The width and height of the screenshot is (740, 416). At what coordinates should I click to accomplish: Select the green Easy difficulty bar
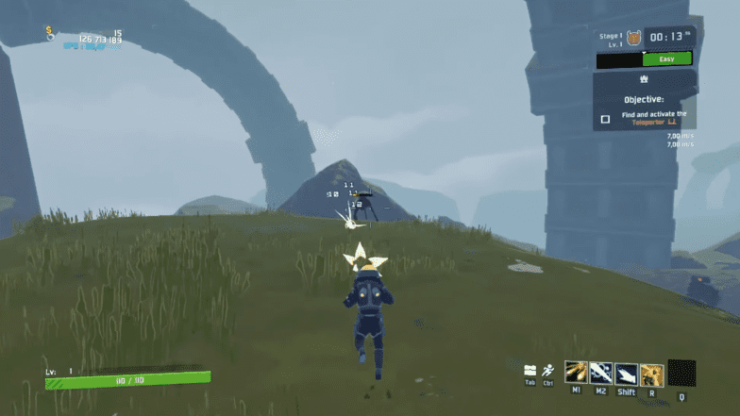[665, 59]
